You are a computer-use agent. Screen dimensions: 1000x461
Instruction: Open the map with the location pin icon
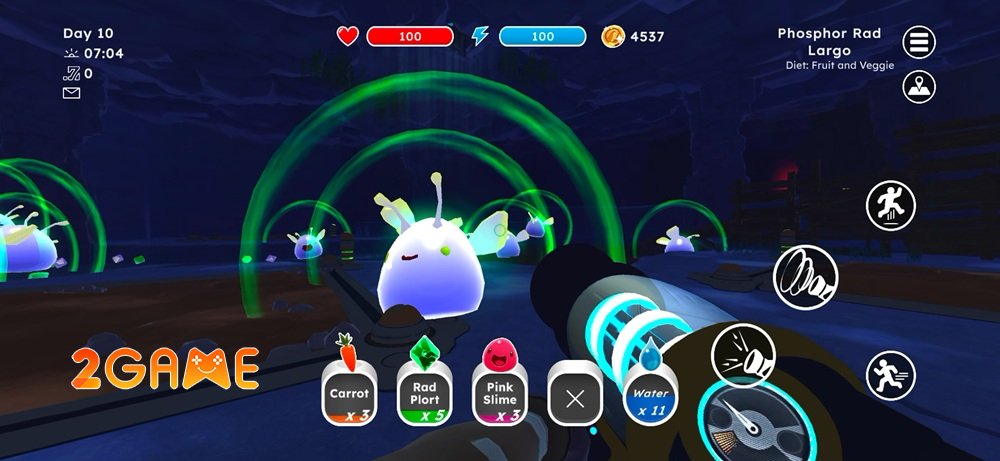[x=919, y=87]
